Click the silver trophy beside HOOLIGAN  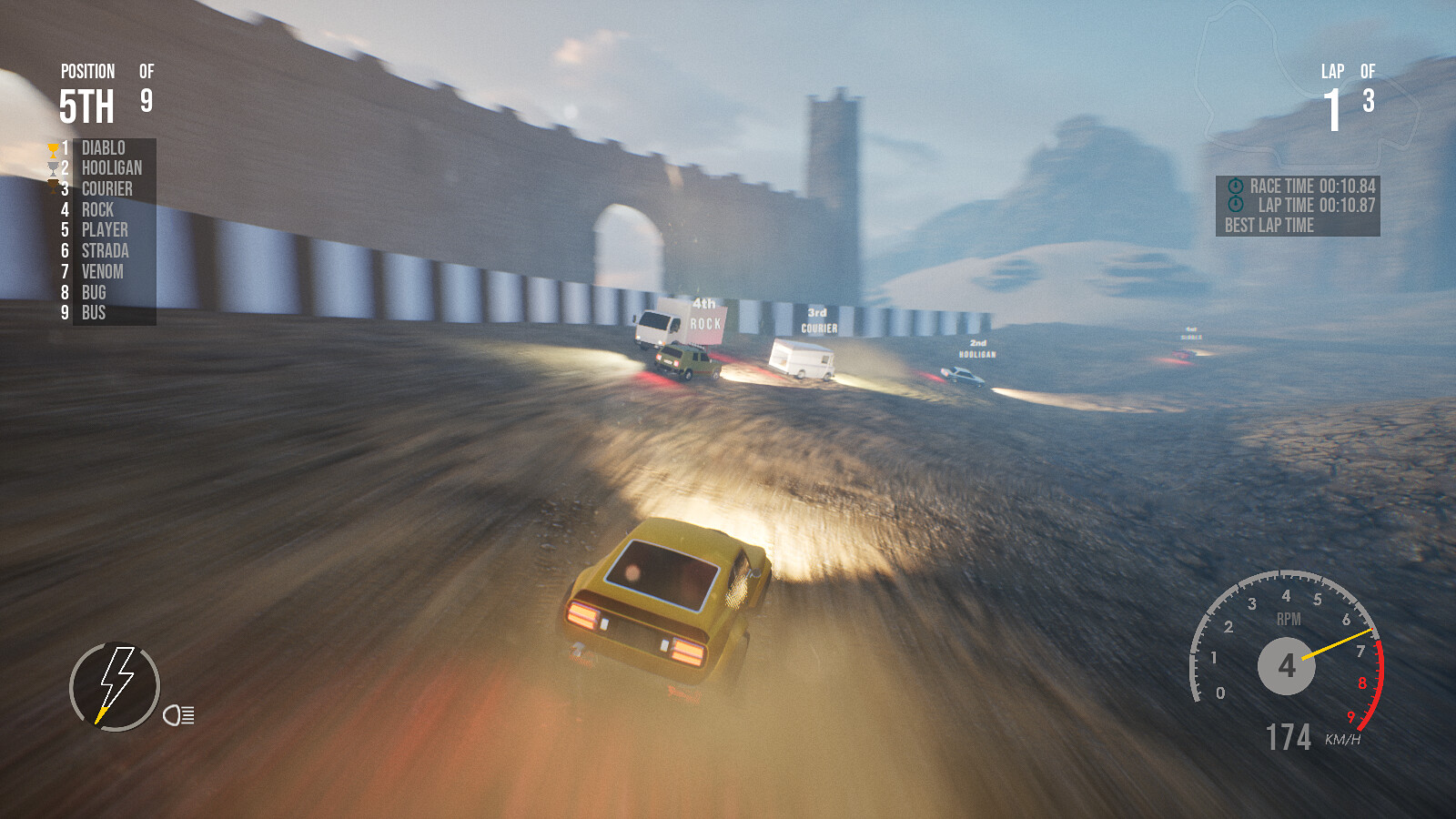click(50, 167)
